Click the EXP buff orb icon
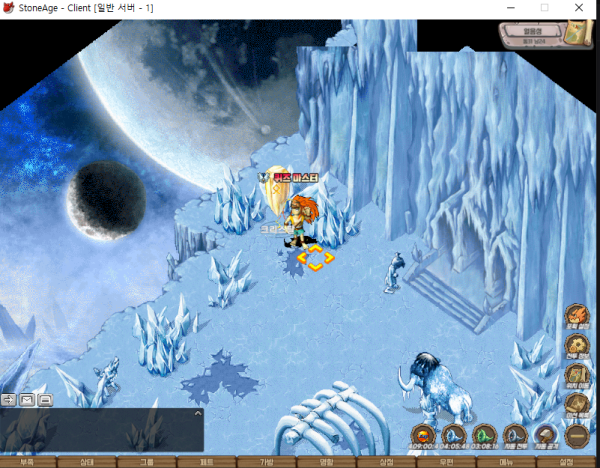The height and width of the screenshot is (468, 600). coord(423,435)
